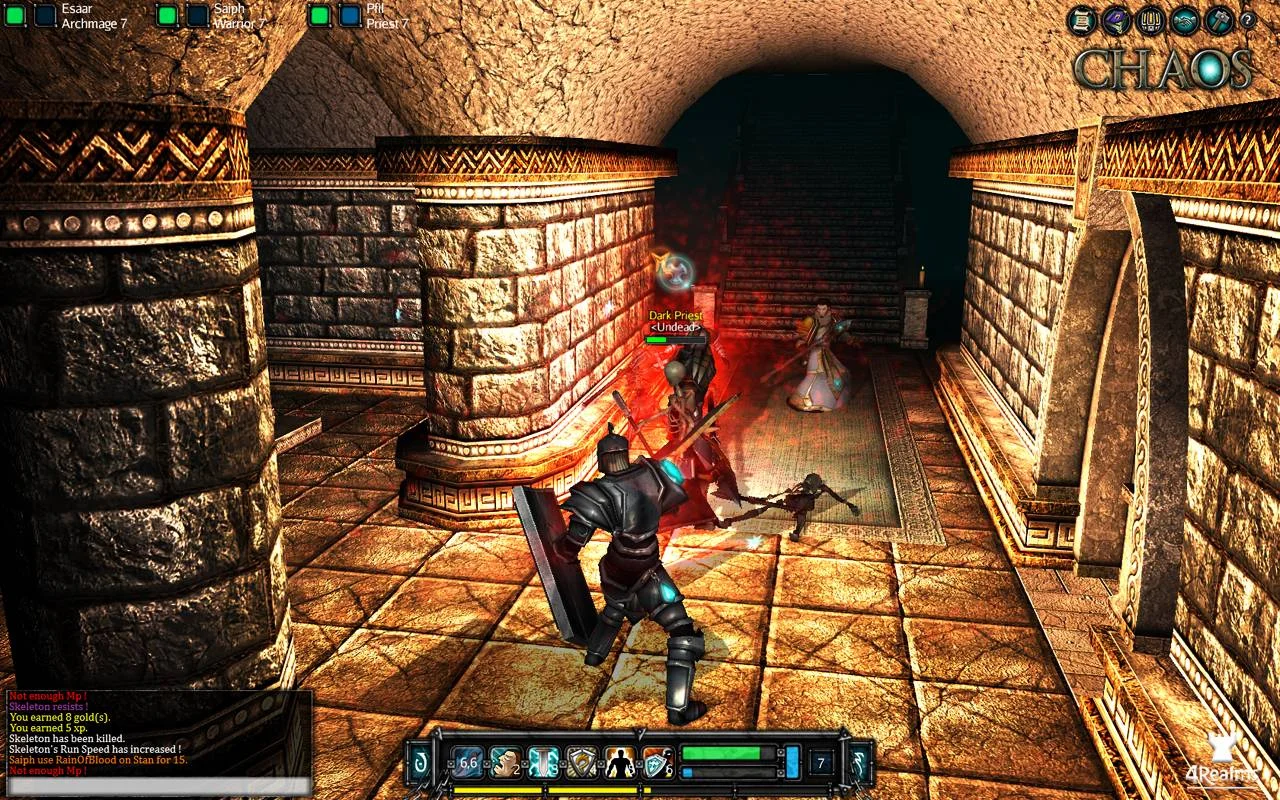Cast the shout ability in hotbar slot 2

(505, 761)
